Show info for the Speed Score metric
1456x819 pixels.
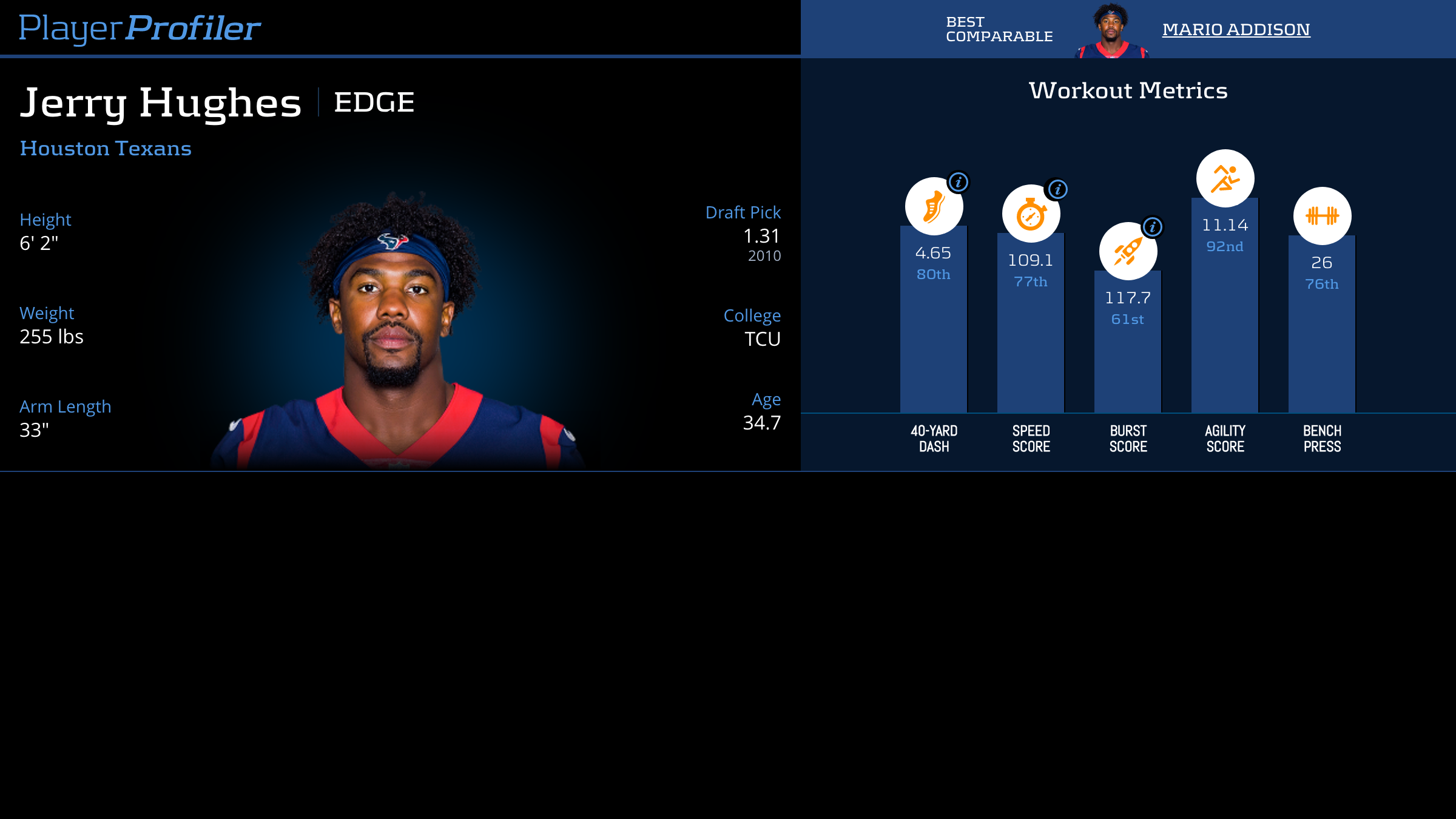pos(1057,189)
